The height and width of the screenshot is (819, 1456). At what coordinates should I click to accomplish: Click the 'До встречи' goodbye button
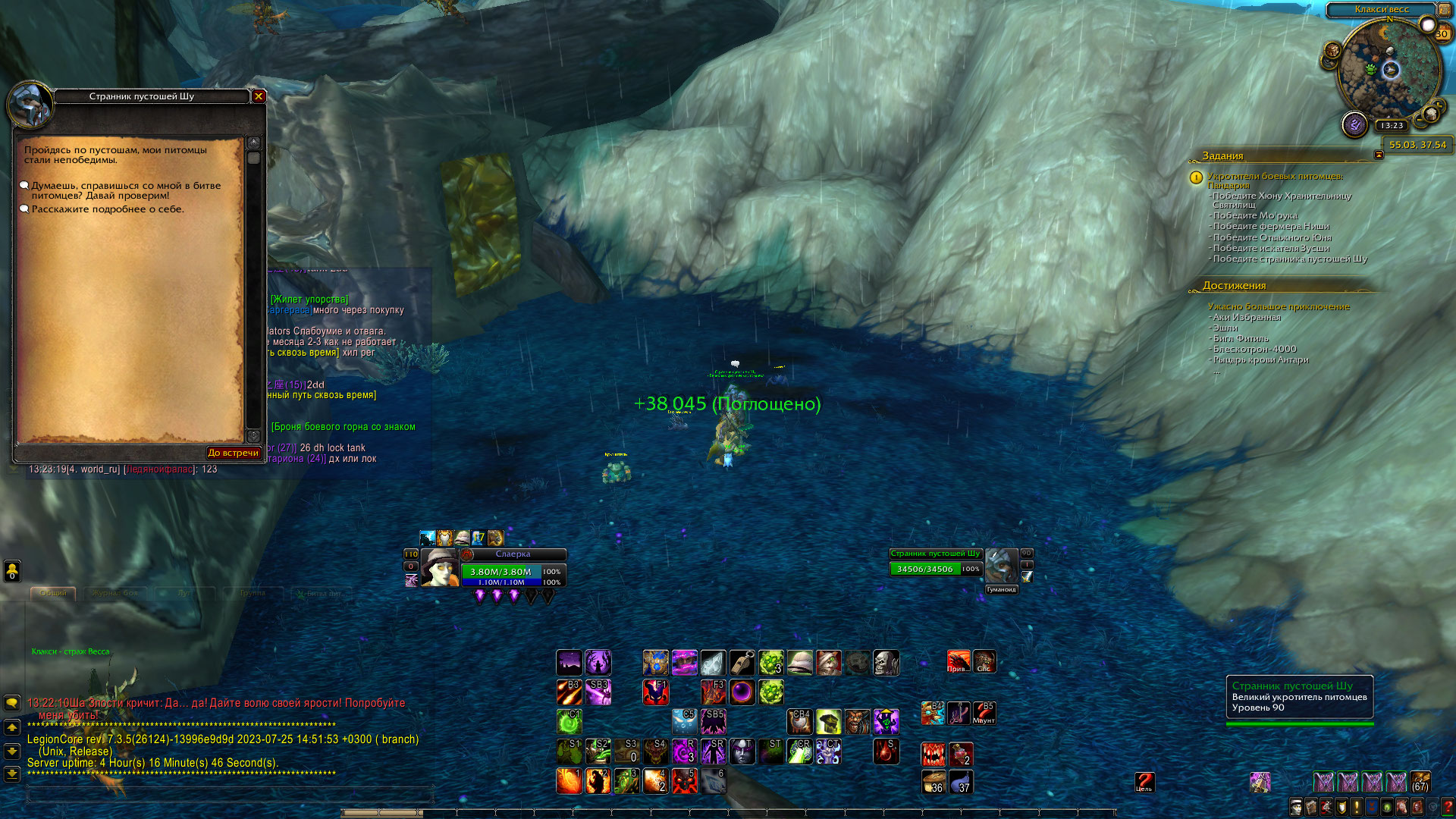pos(233,453)
